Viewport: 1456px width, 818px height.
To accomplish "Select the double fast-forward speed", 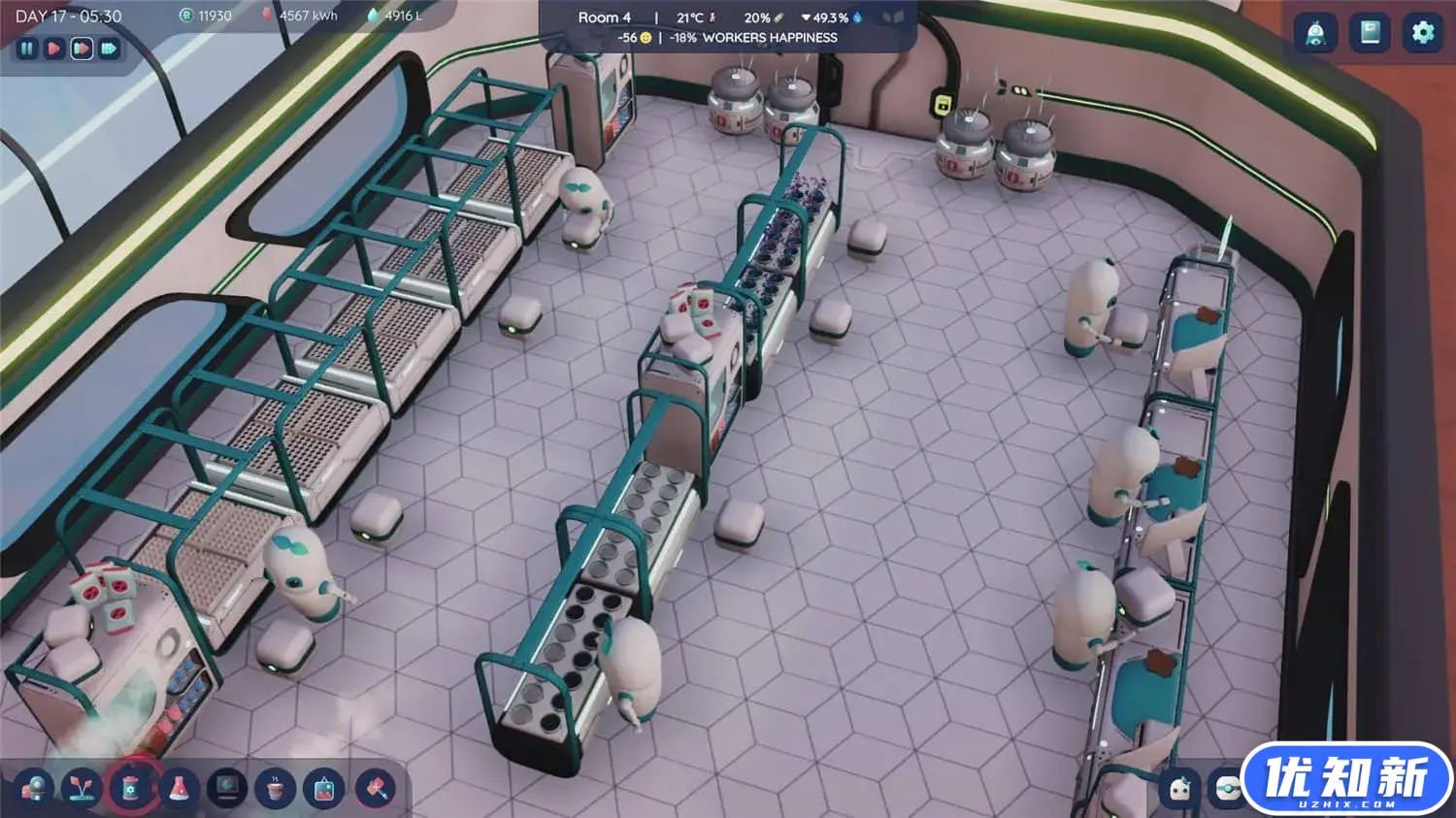I will [82, 48].
